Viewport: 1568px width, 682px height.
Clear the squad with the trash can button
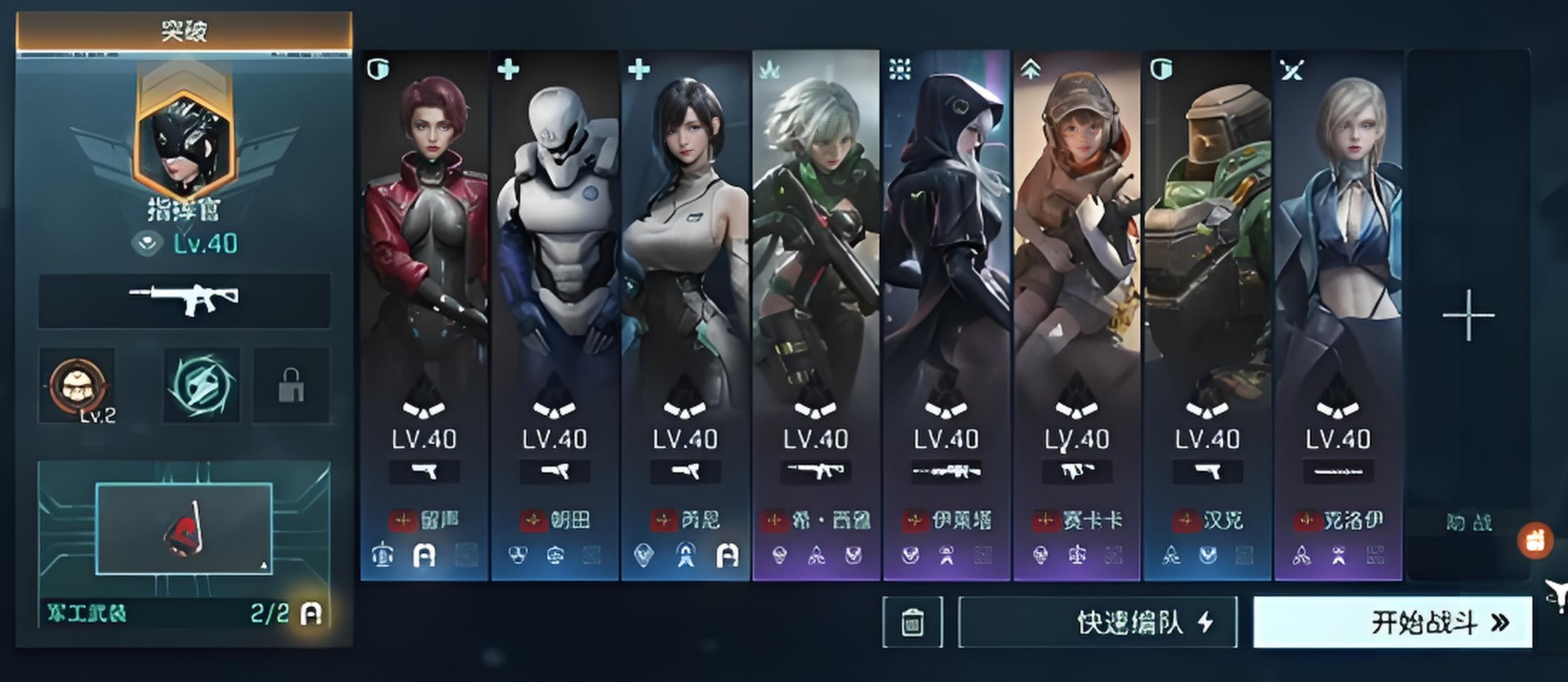tap(912, 623)
